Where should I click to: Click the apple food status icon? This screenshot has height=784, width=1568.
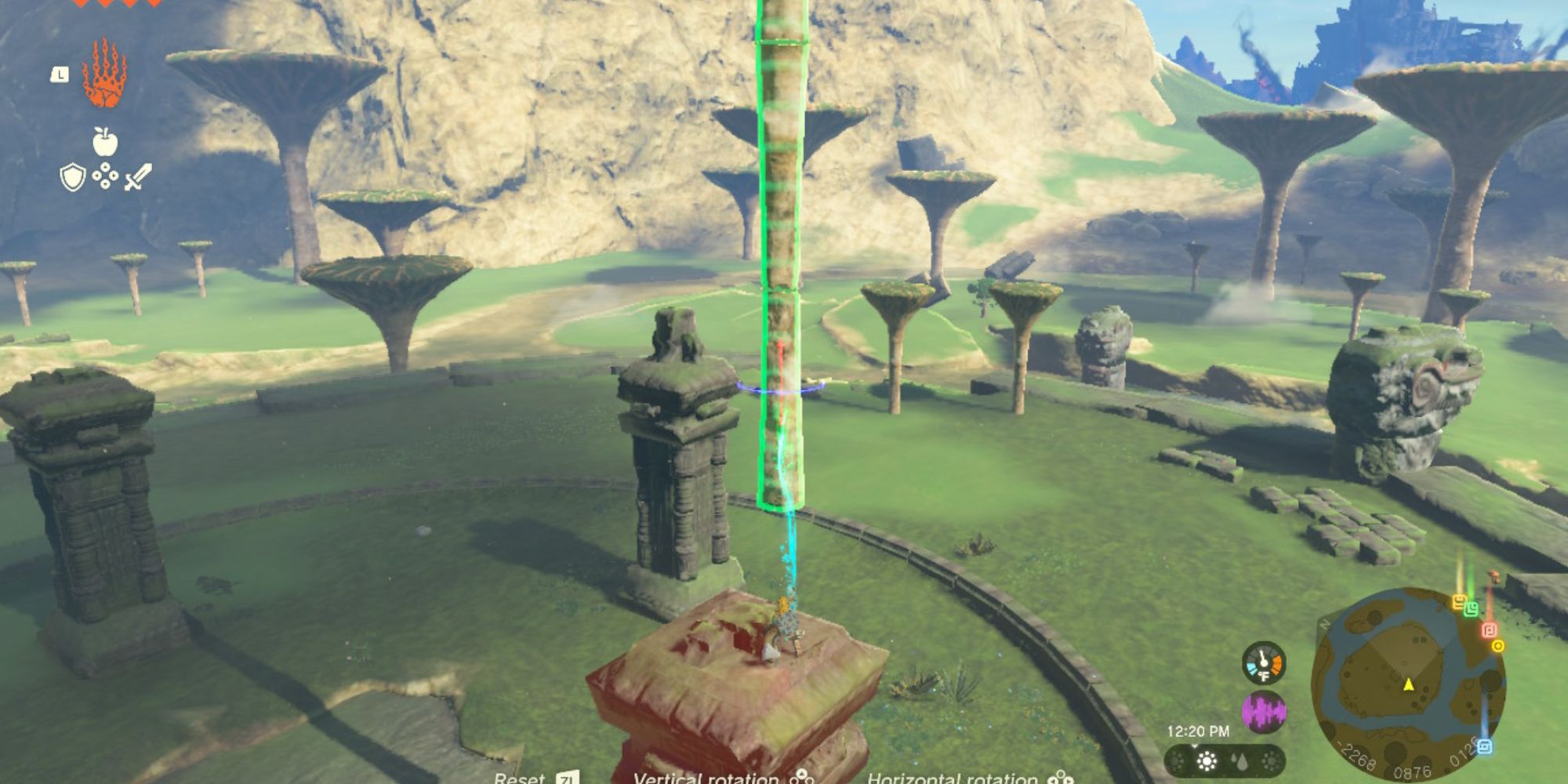point(104,140)
